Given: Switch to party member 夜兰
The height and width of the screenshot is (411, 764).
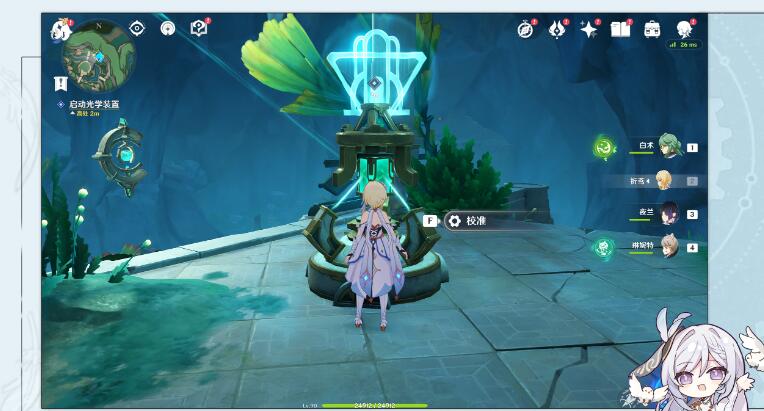Looking at the screenshot, I should tap(667, 213).
